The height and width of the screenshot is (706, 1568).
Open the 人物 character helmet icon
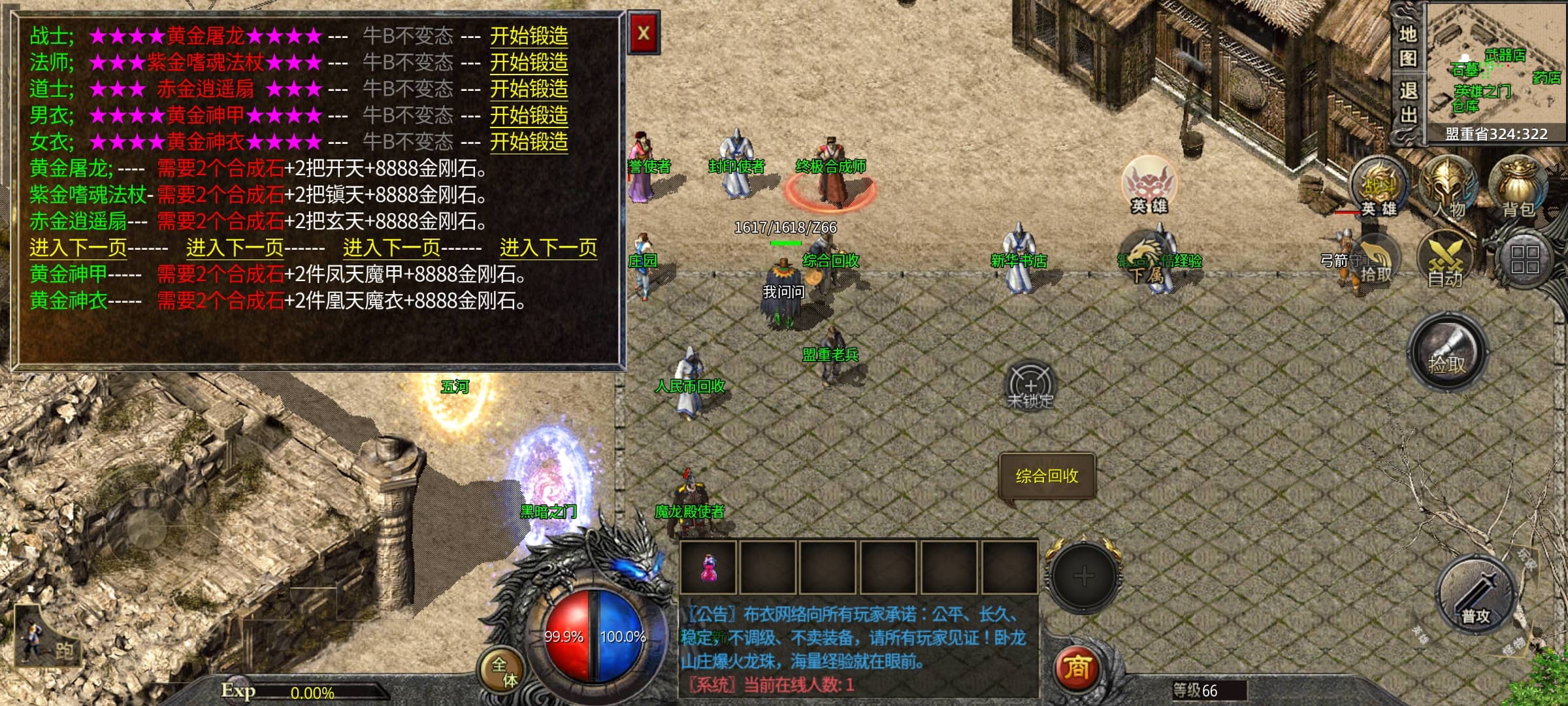point(1450,186)
